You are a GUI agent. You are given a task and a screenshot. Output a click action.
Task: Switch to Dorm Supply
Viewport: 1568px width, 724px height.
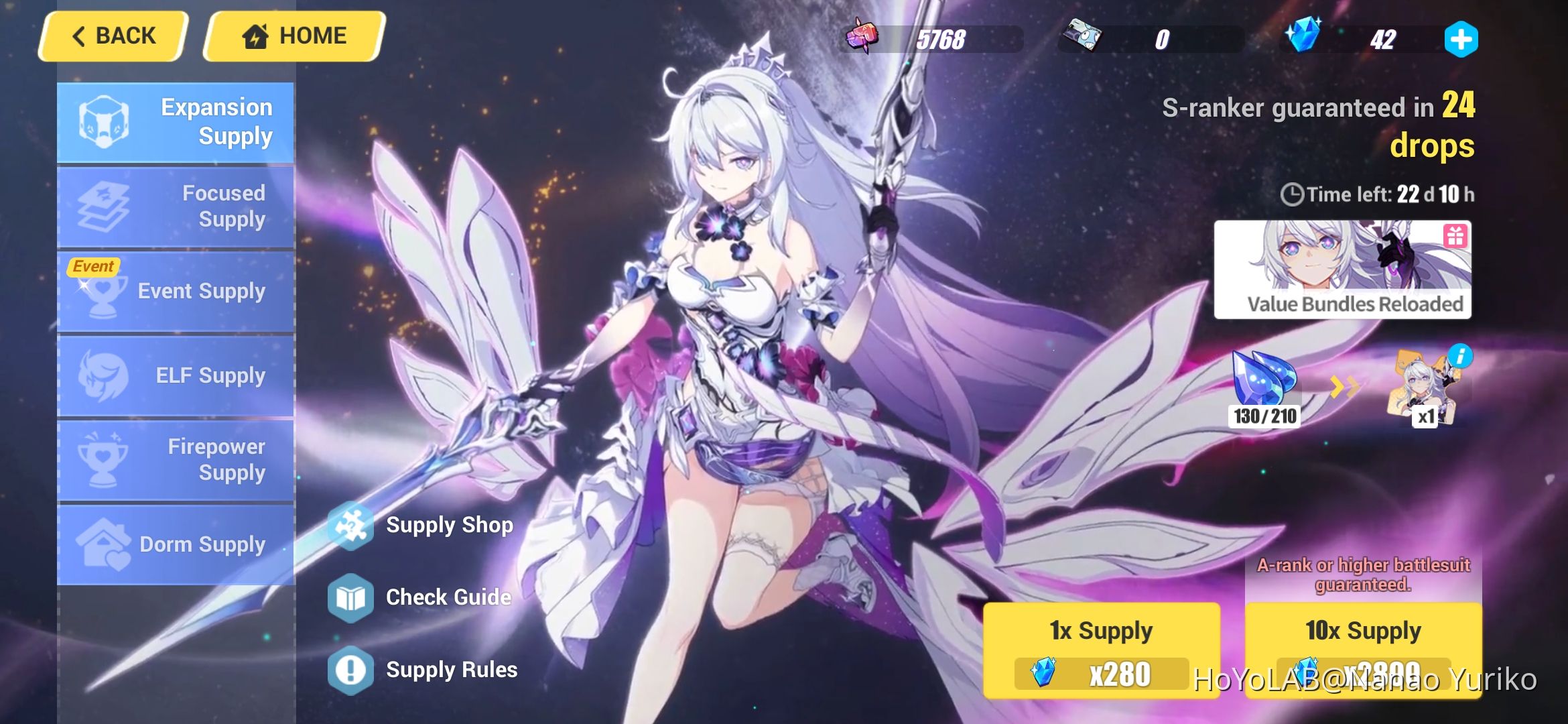pos(176,544)
